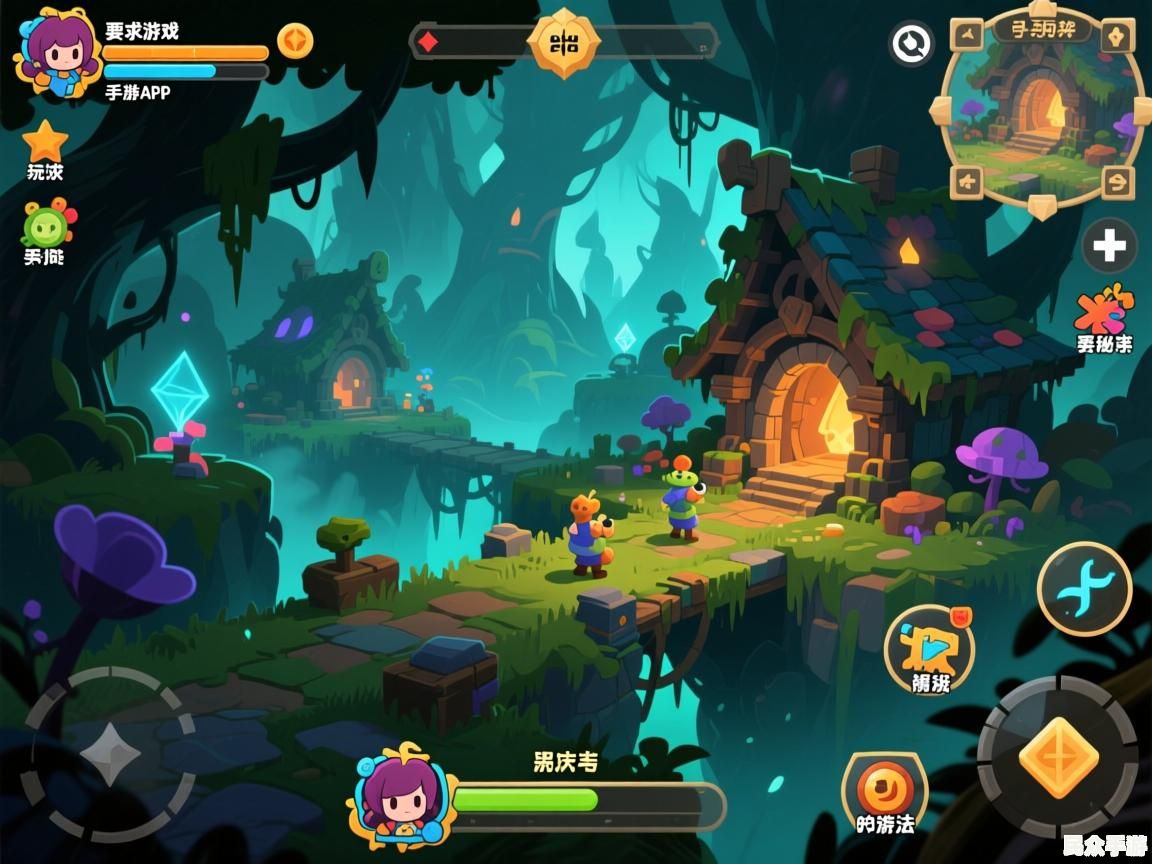Open the orange star menu icon
This screenshot has width=1152, height=864.
[x=45, y=141]
